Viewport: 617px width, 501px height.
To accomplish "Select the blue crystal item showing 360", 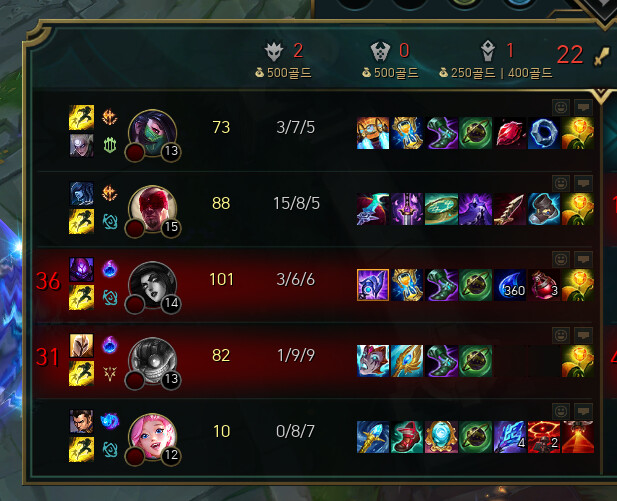I will [508, 285].
